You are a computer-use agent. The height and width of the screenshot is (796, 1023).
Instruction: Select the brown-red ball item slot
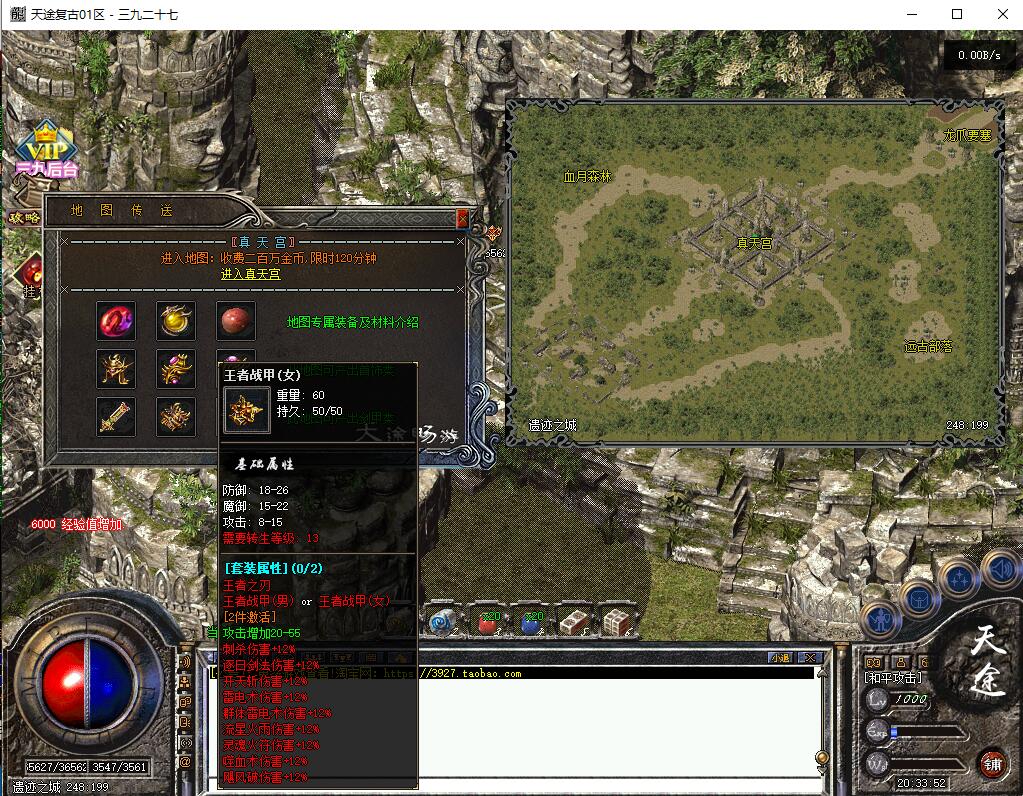tap(236, 321)
